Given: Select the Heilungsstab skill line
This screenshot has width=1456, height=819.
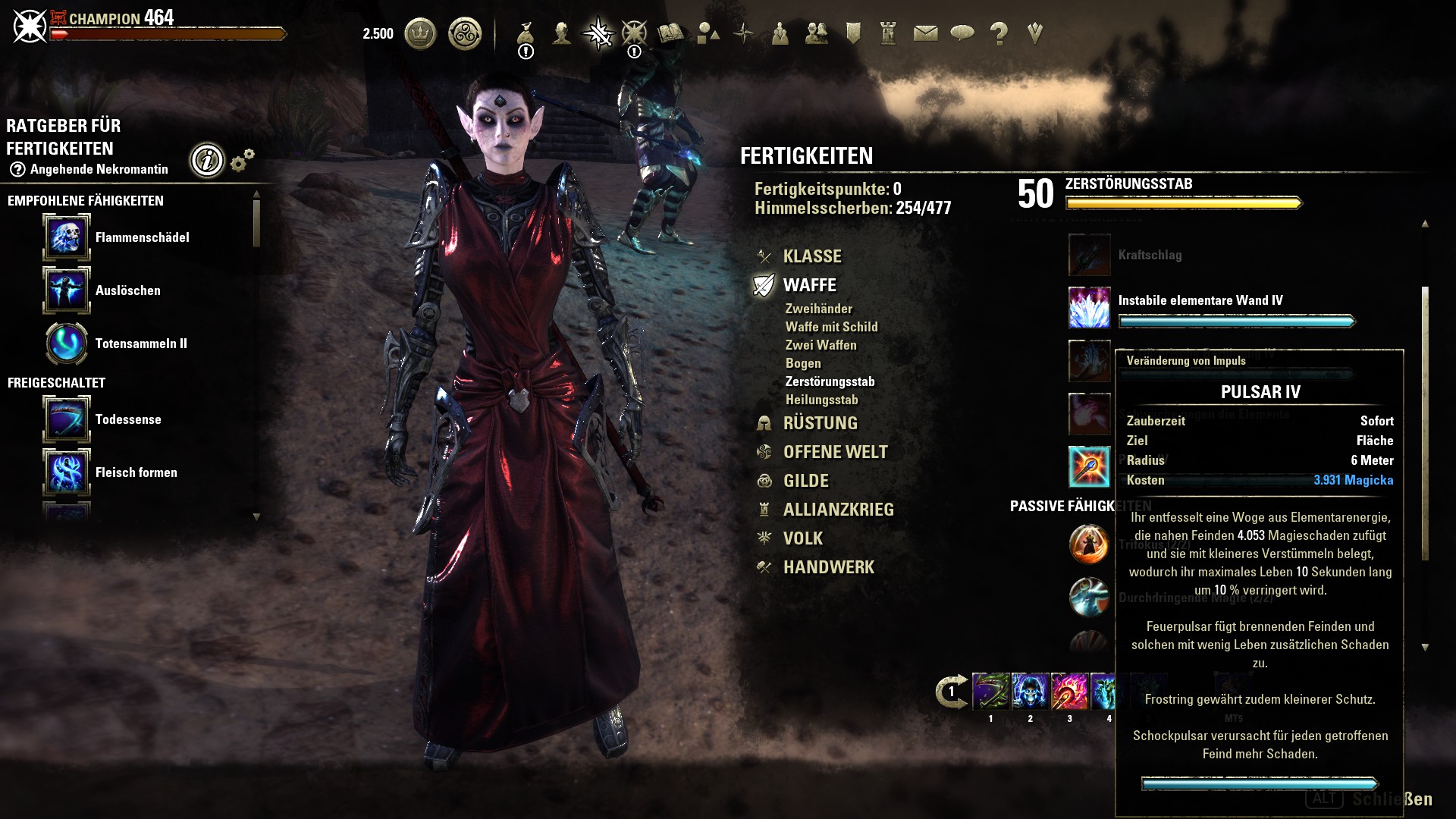Looking at the screenshot, I should pyautogui.click(x=821, y=400).
